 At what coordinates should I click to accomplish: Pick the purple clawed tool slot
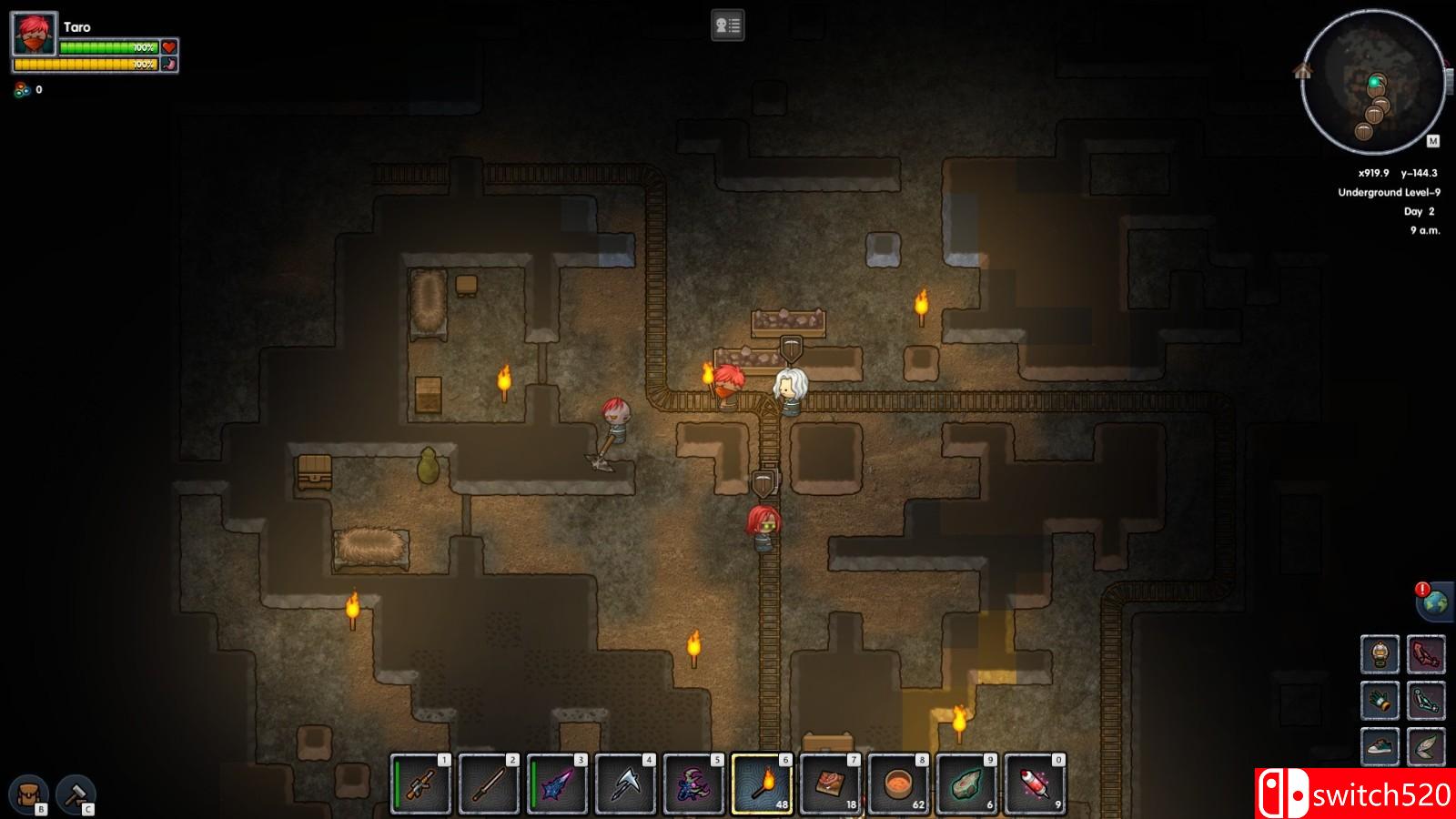click(x=693, y=784)
